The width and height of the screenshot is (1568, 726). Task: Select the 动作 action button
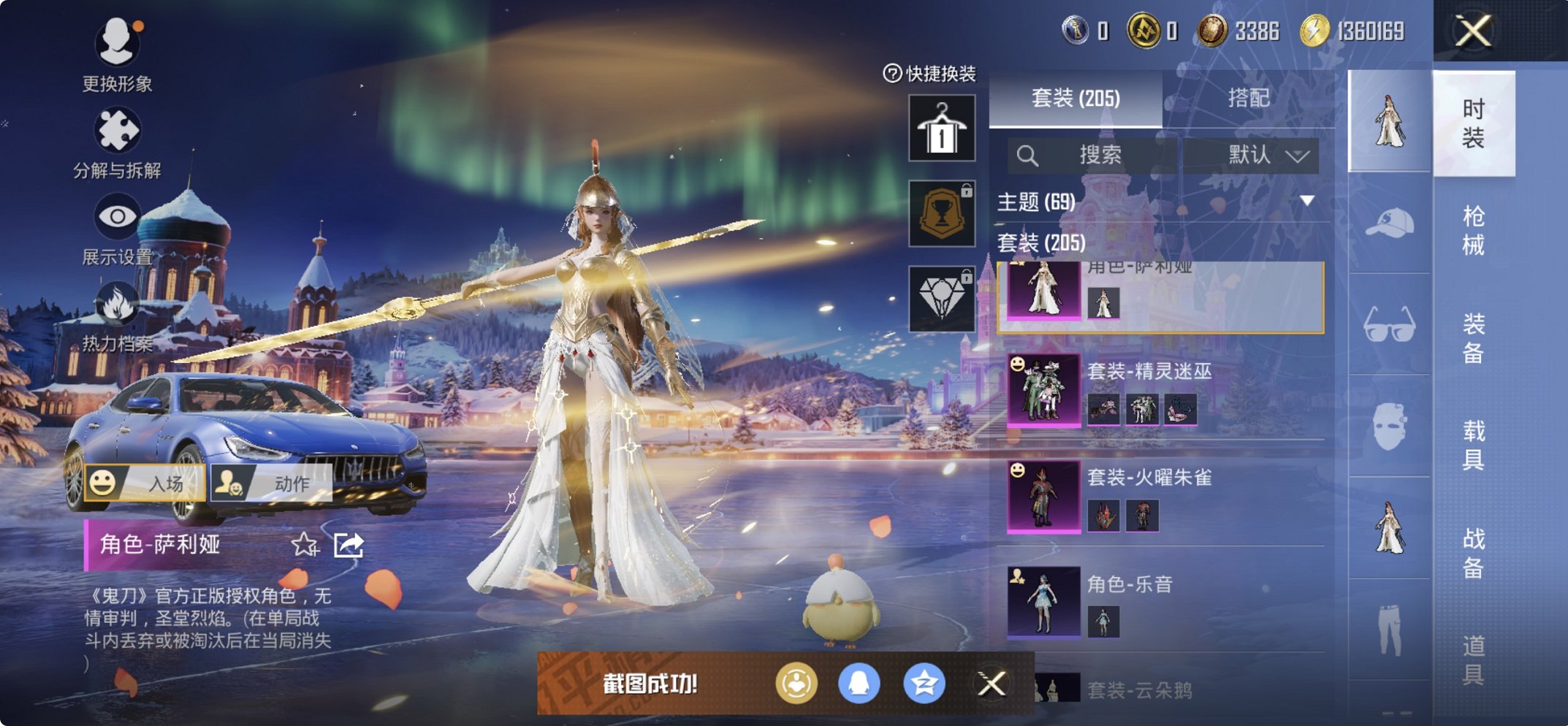pyautogui.click(x=271, y=483)
